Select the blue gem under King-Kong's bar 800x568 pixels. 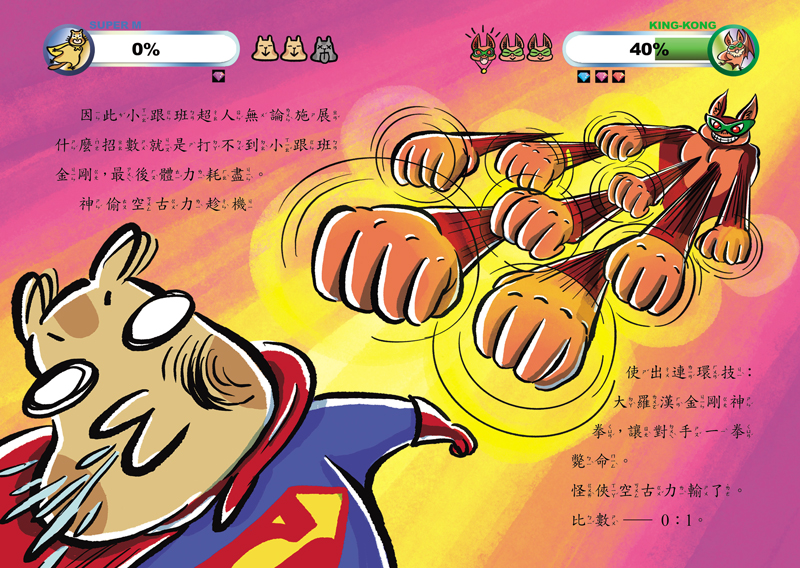click(x=584, y=76)
